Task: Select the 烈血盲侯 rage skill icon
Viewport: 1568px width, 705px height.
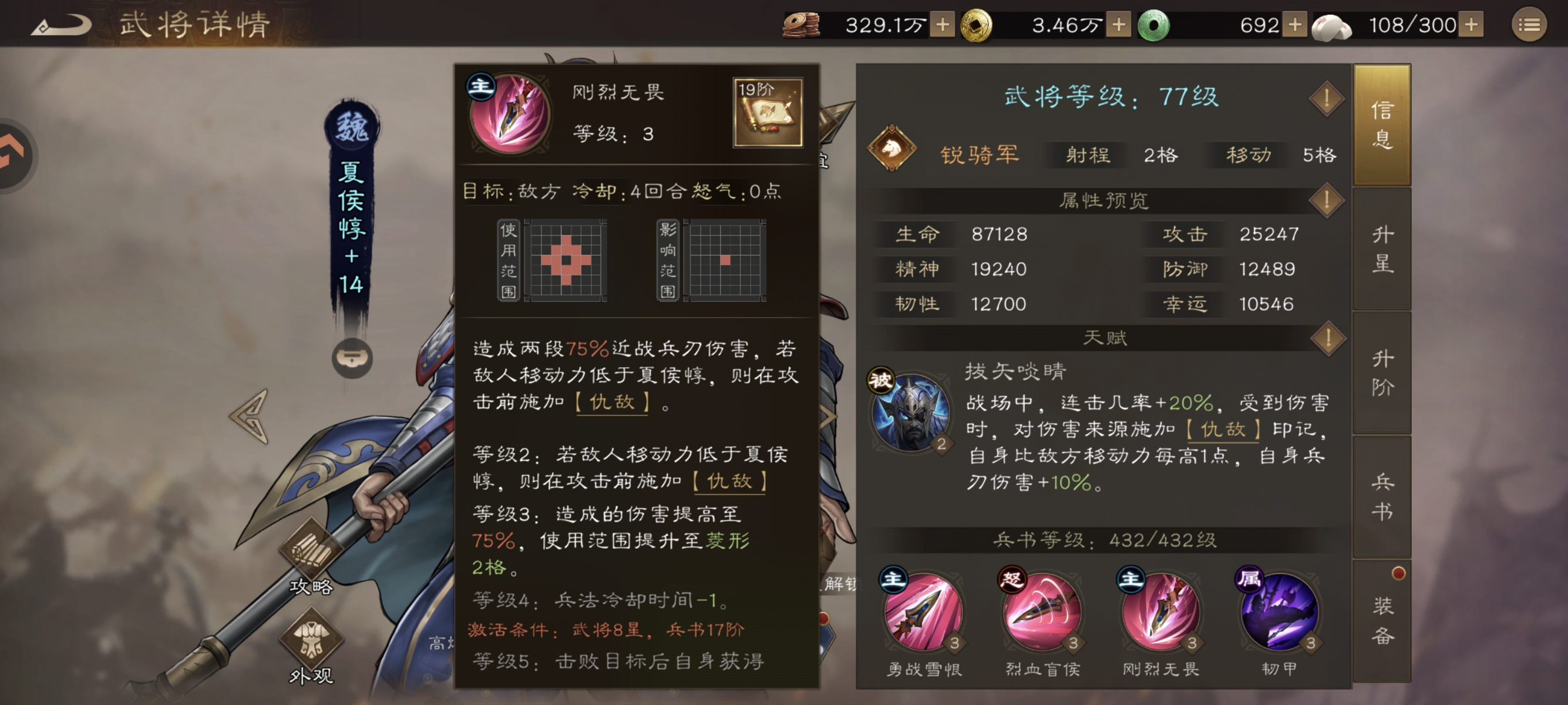Action: point(1042,614)
